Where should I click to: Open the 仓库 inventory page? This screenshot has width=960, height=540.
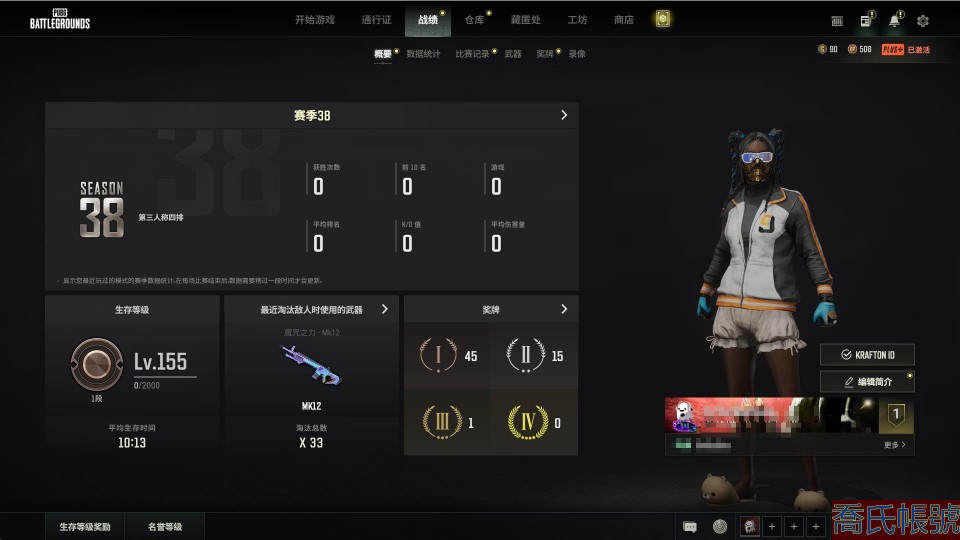point(474,20)
